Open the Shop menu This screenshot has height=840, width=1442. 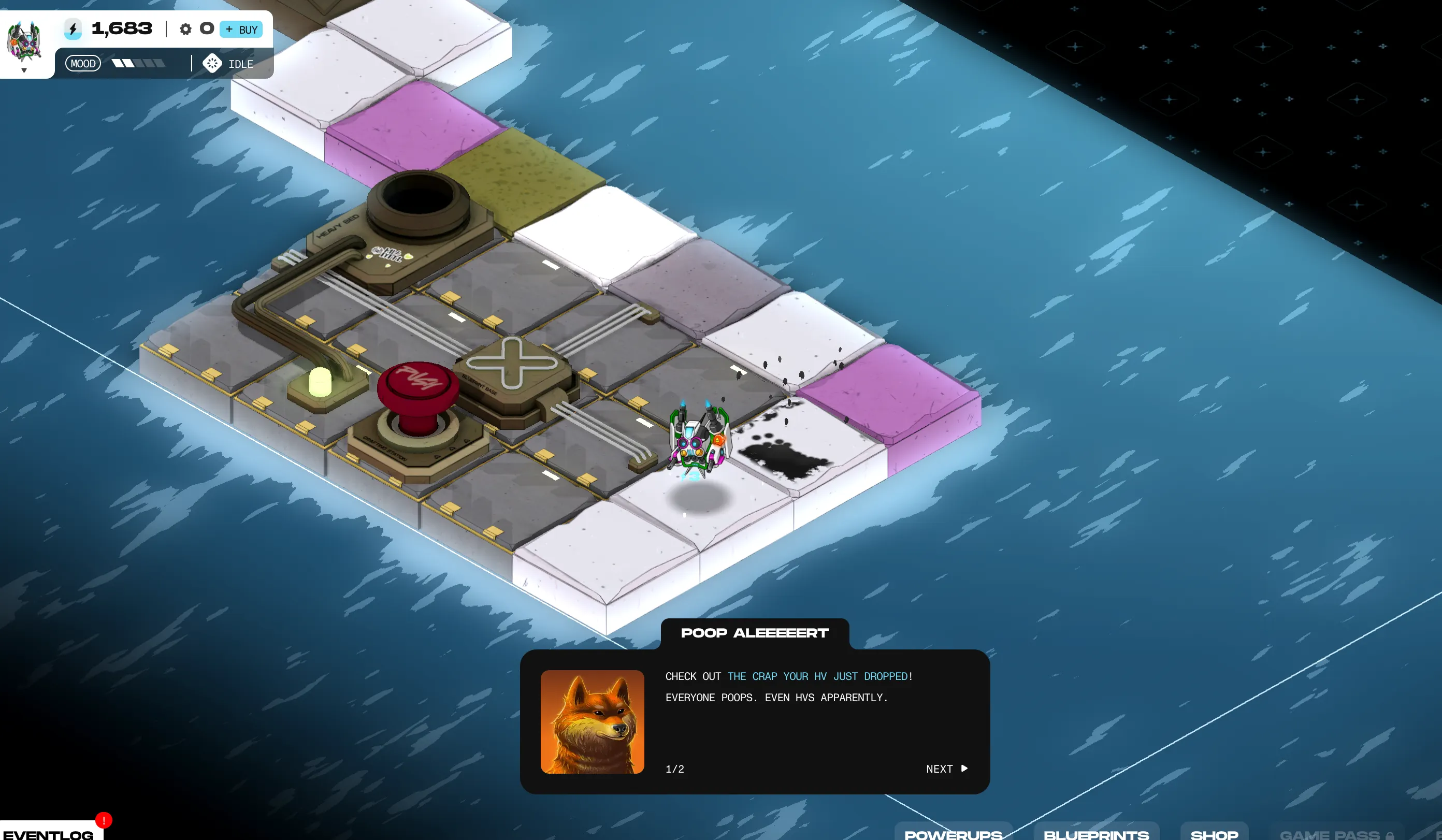pos(1214,833)
